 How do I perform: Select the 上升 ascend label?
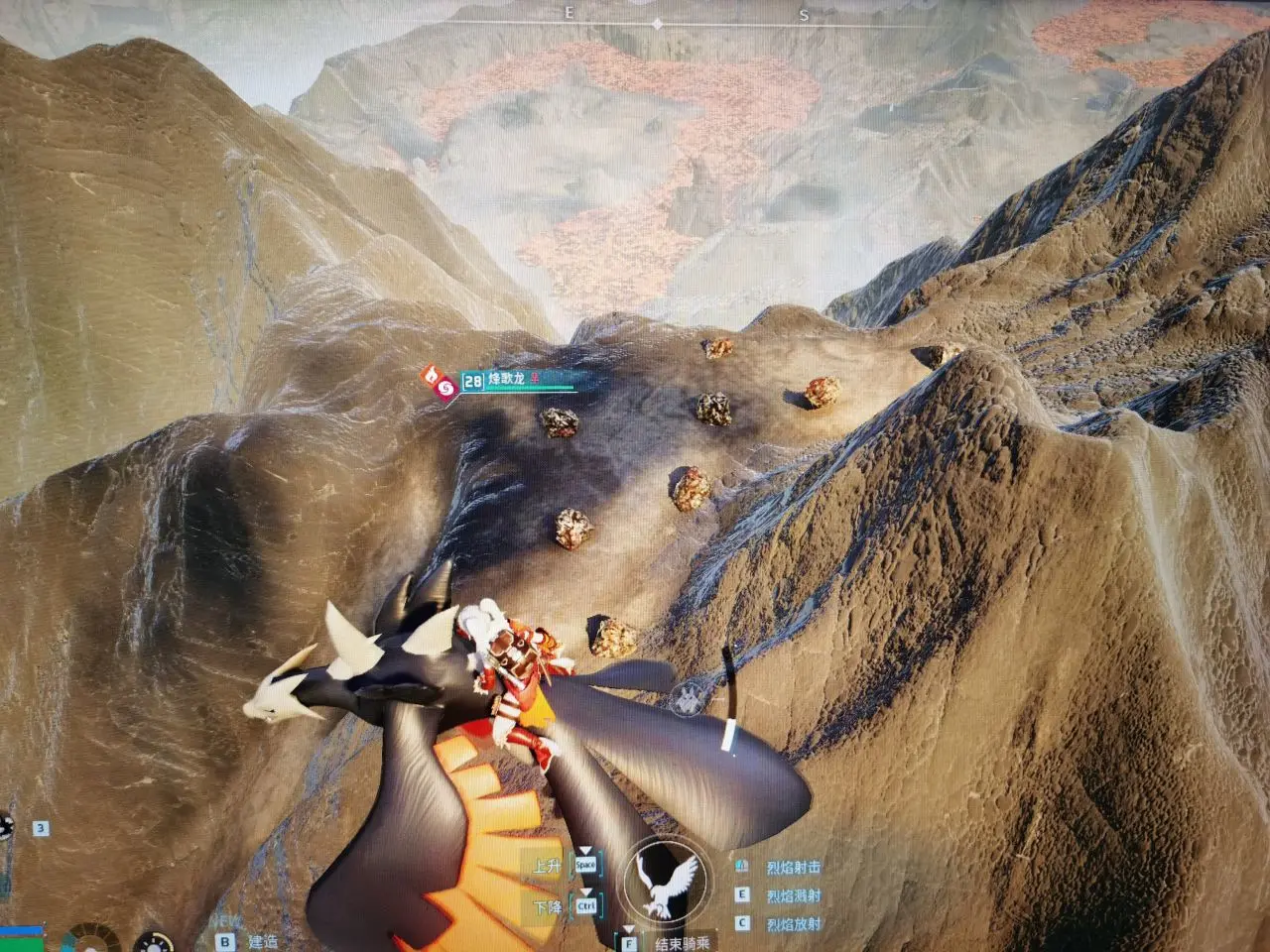(x=546, y=866)
